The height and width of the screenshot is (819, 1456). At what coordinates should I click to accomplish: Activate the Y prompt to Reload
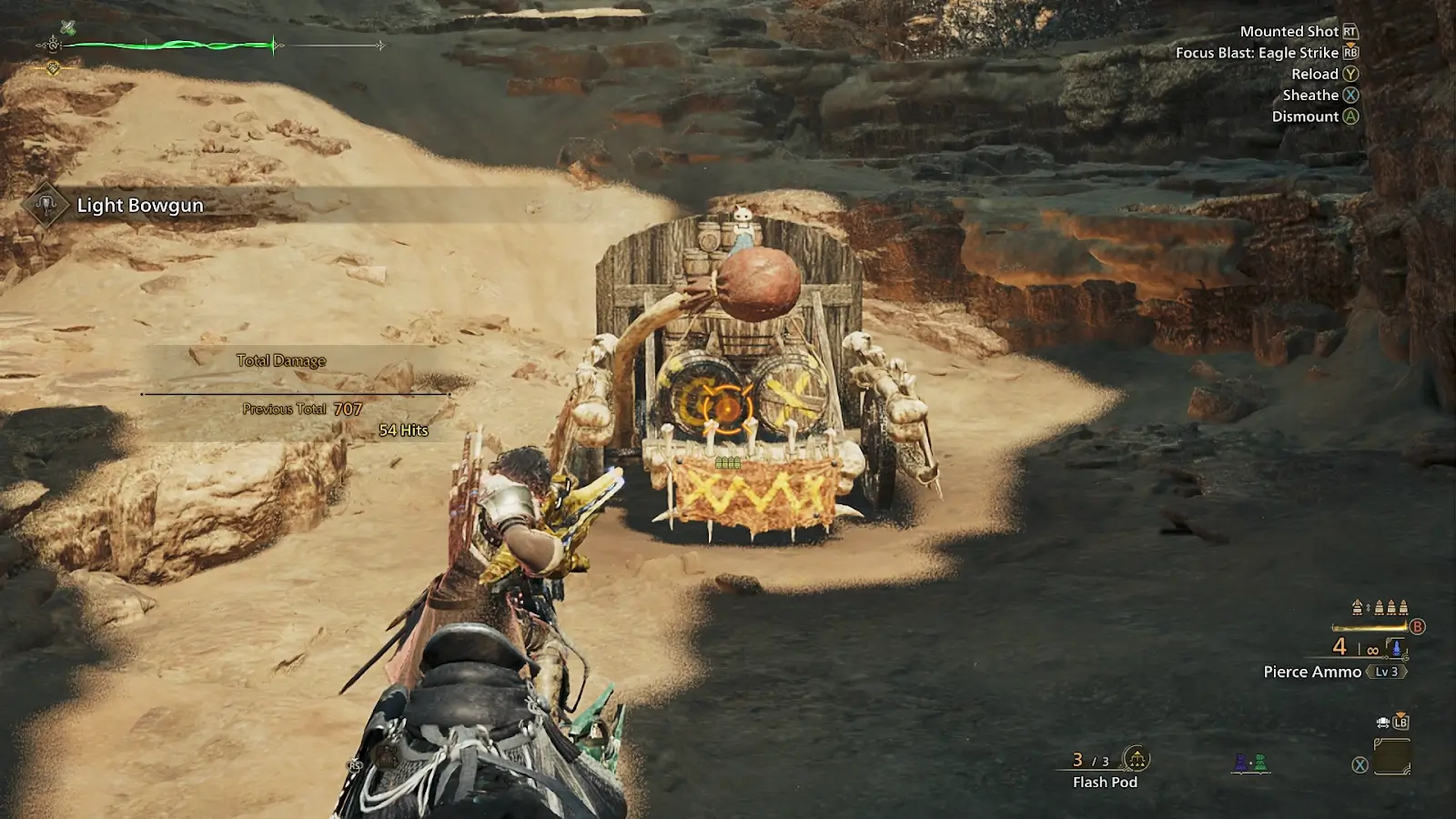1350,75
